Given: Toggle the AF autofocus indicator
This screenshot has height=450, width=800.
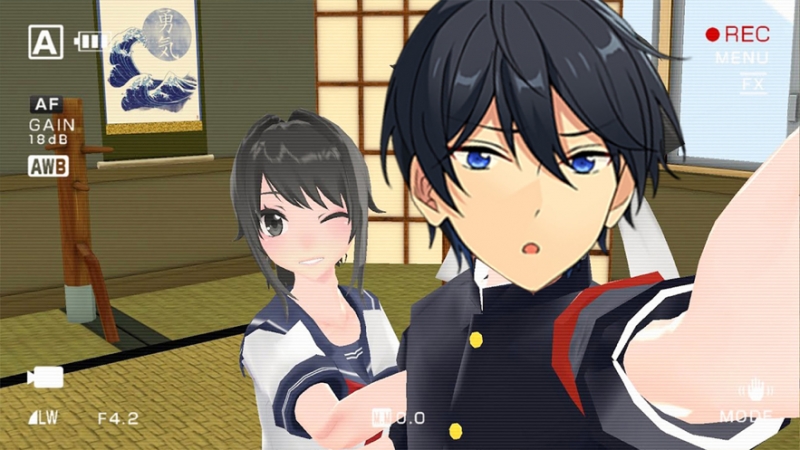Looking at the screenshot, I should [x=47, y=104].
